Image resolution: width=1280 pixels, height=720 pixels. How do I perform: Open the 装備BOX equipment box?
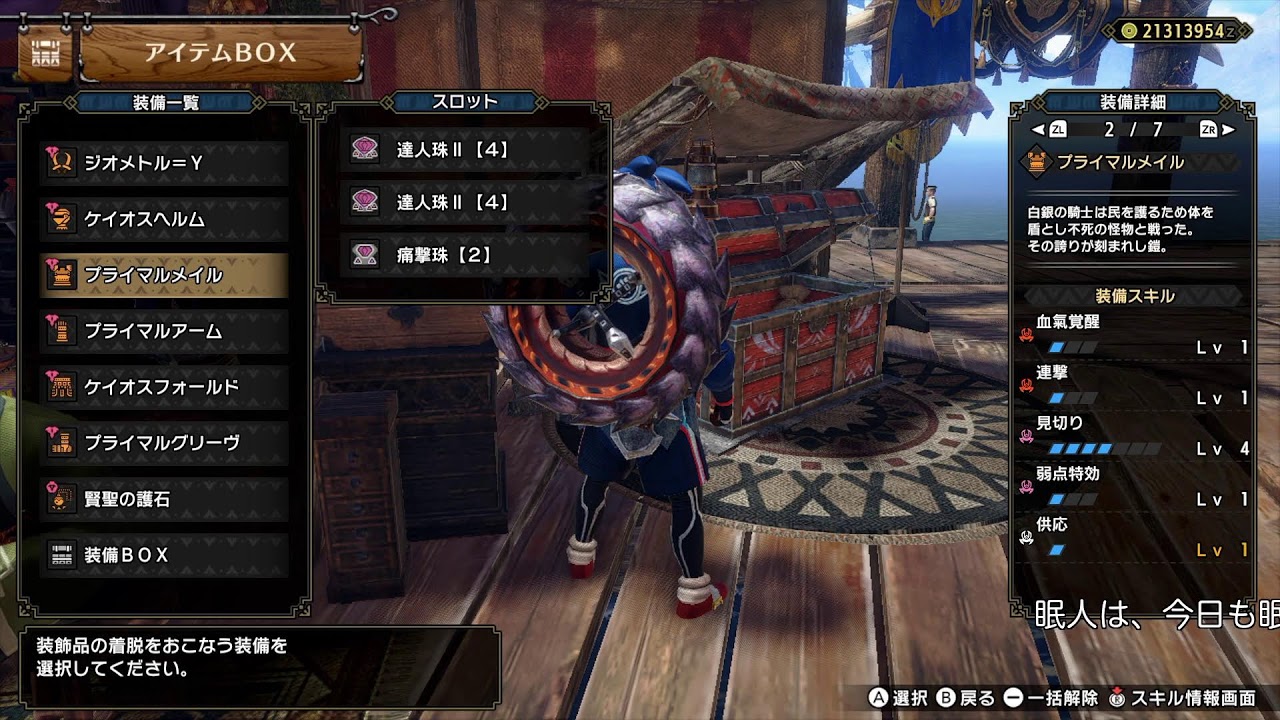(165, 555)
